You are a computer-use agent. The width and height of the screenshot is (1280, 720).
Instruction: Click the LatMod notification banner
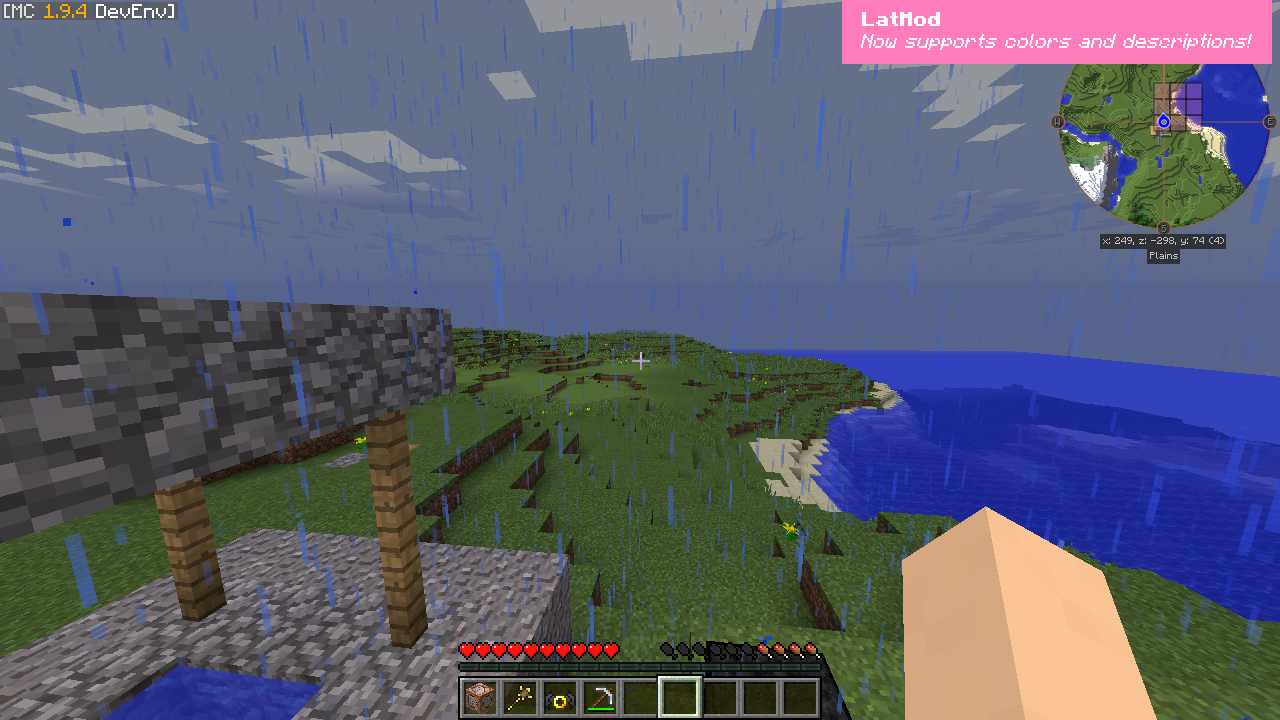(1056, 31)
